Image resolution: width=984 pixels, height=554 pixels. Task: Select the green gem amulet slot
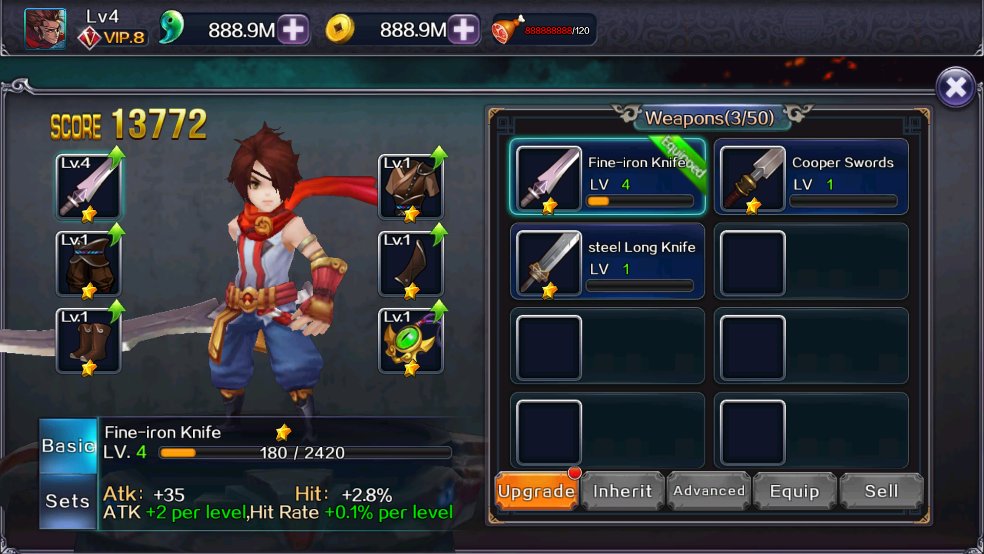pos(411,341)
